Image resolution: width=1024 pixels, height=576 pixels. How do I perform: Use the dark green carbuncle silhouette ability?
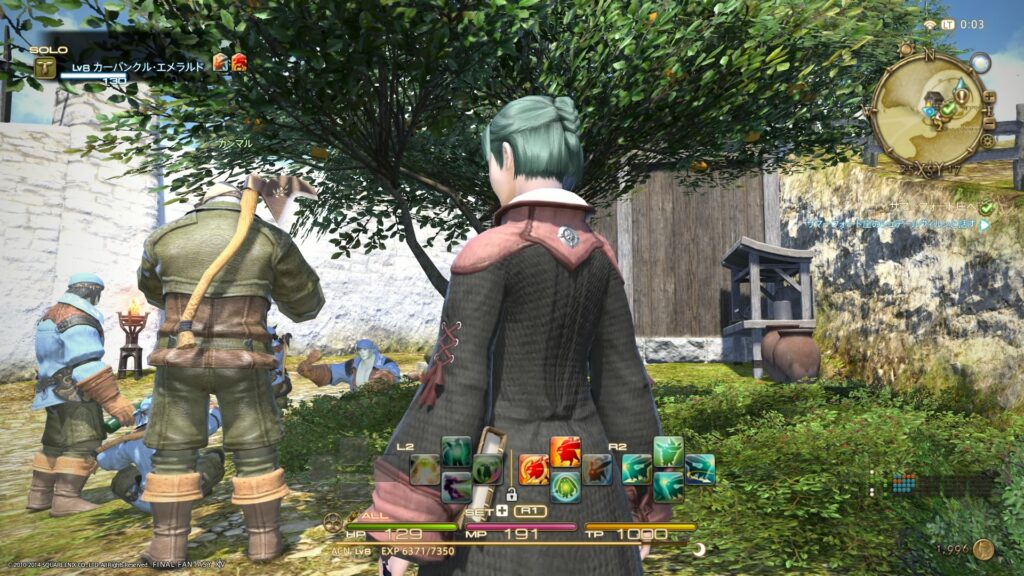pyautogui.click(x=456, y=451)
